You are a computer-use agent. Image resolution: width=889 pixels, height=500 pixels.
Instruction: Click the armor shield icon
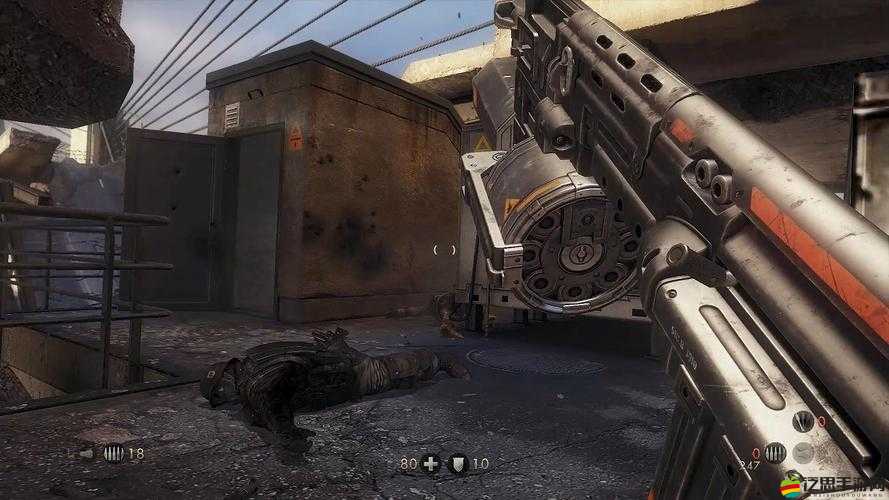(460, 463)
